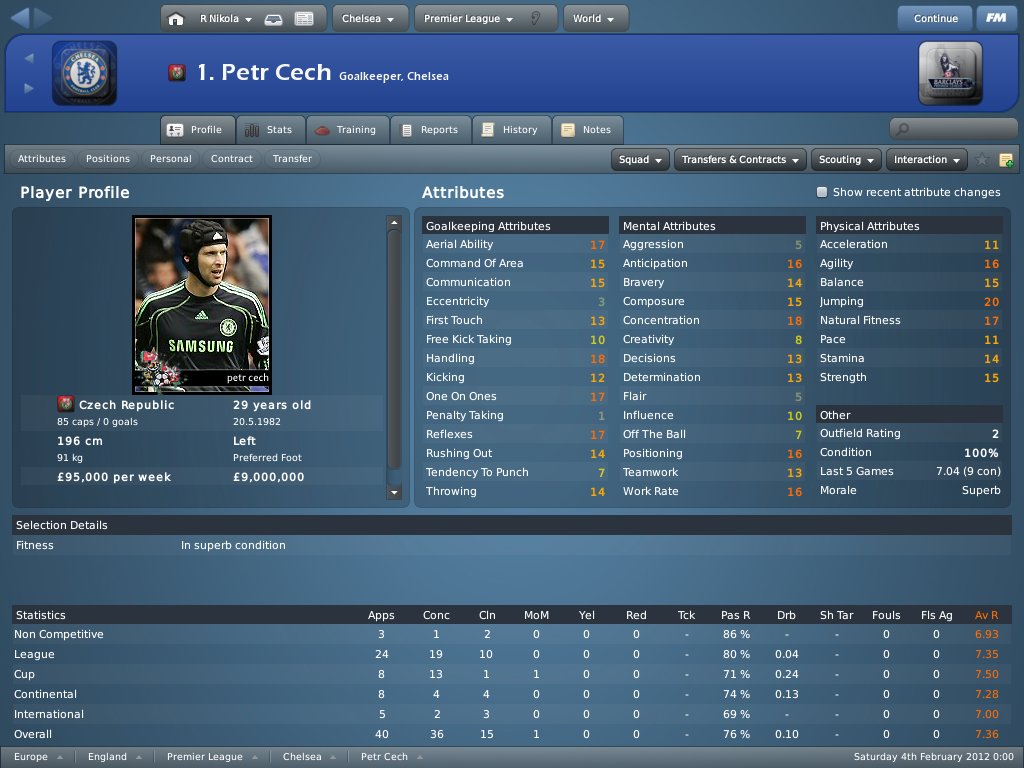
Task: Open the Reports tab
Action: click(429, 130)
